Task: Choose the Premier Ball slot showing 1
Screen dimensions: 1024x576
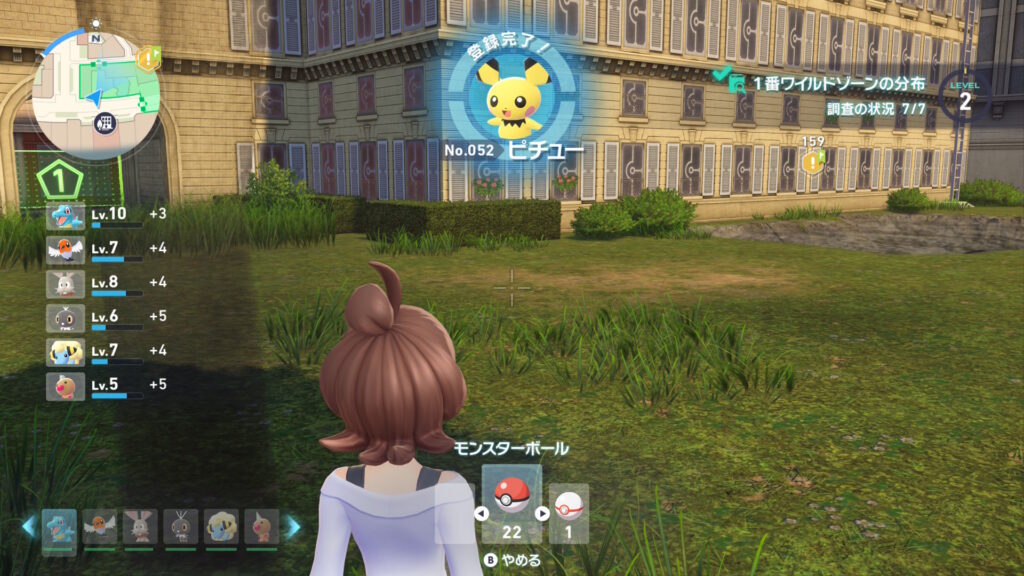Action: 568,512
